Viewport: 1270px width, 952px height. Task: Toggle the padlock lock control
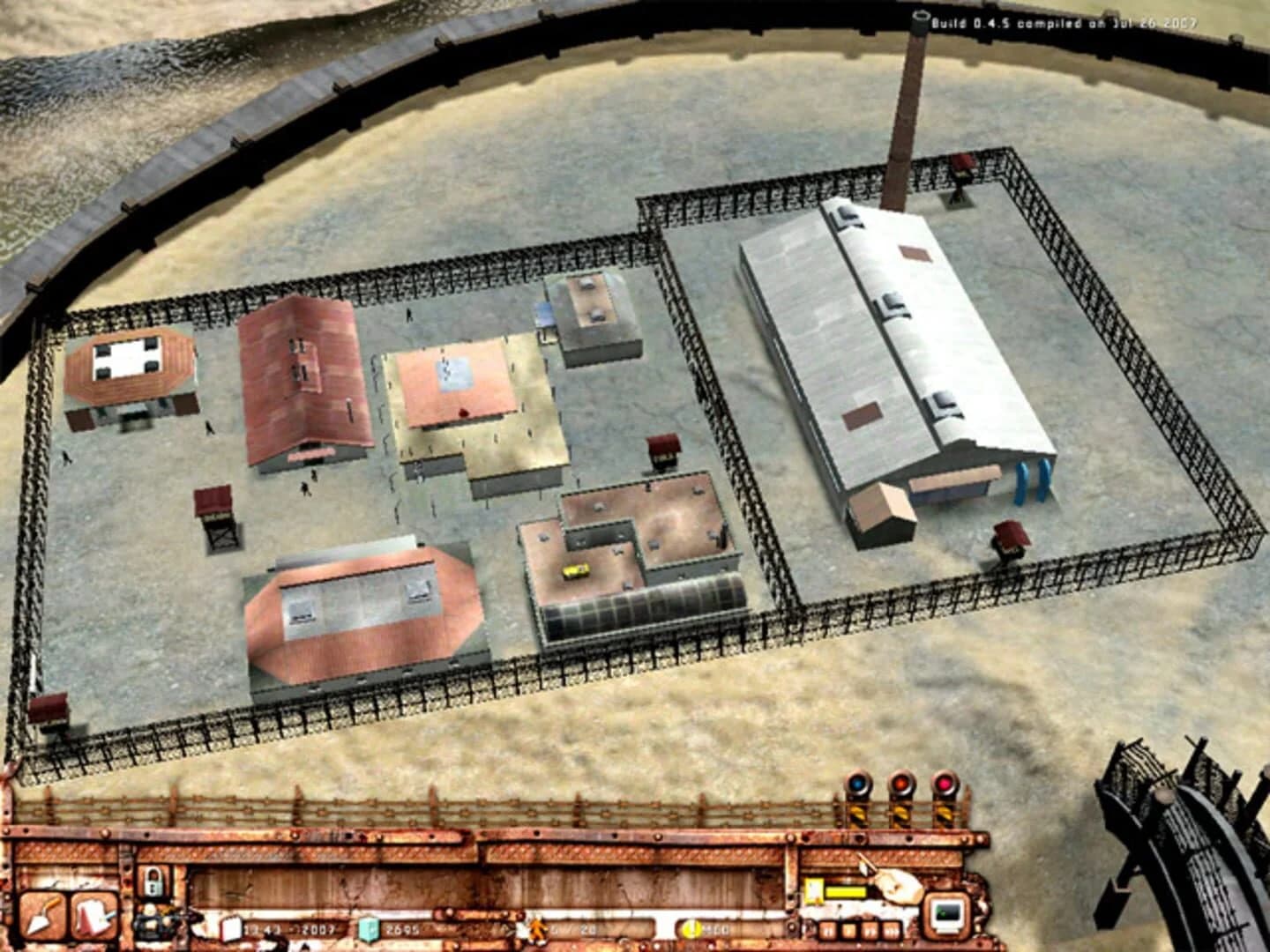154,880
